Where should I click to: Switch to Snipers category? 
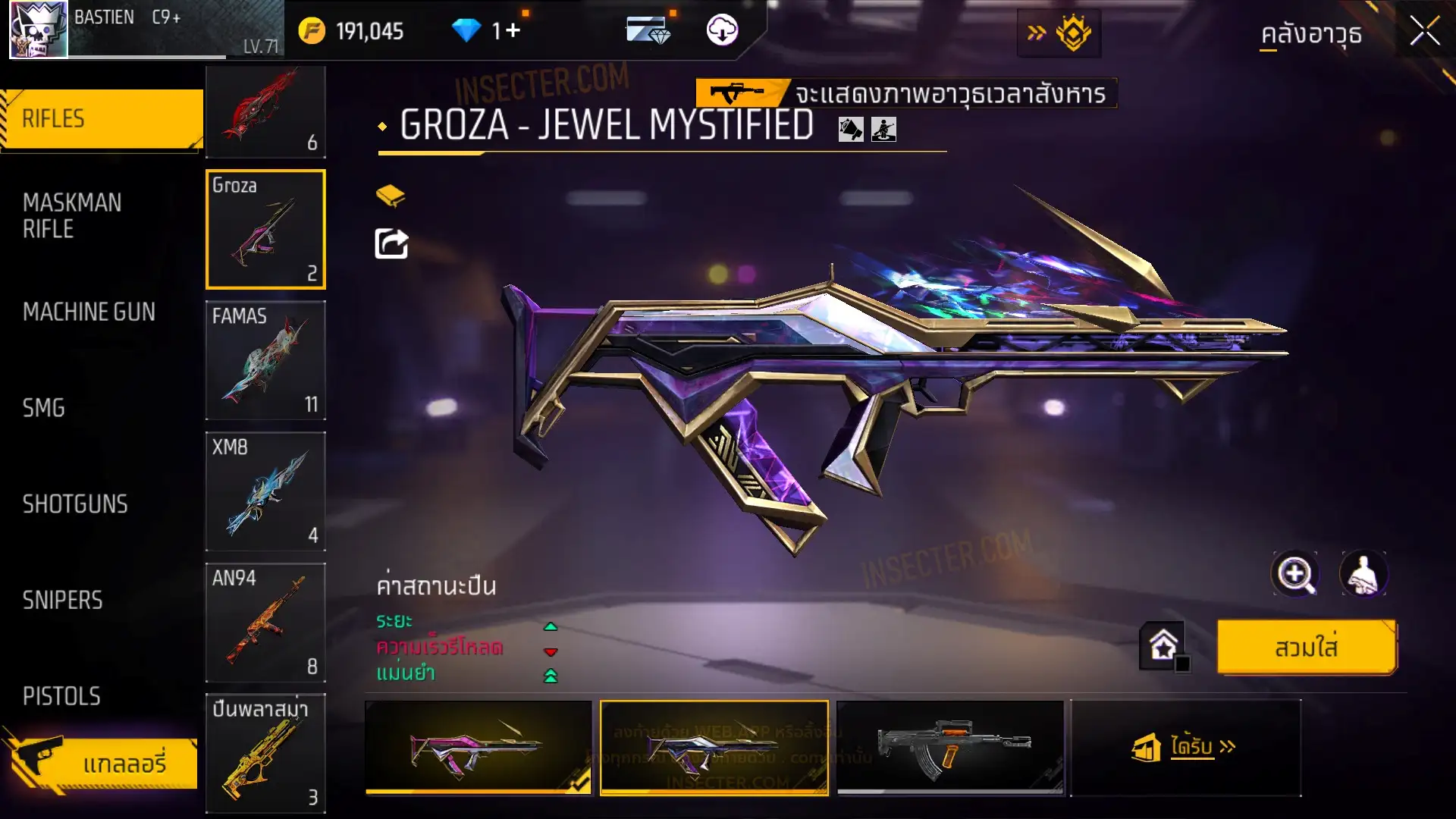[62, 601]
